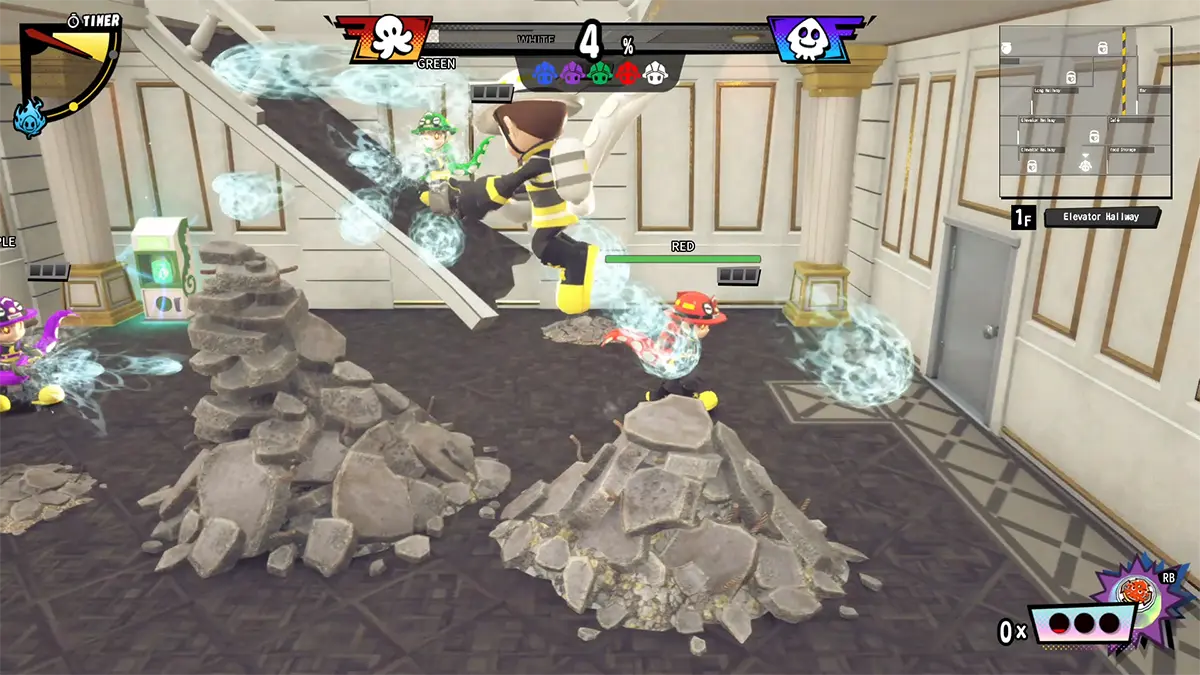Viewport: 1200px width, 675px height.
Task: Click the Elevator Hallway location label
Action: pos(1102,217)
